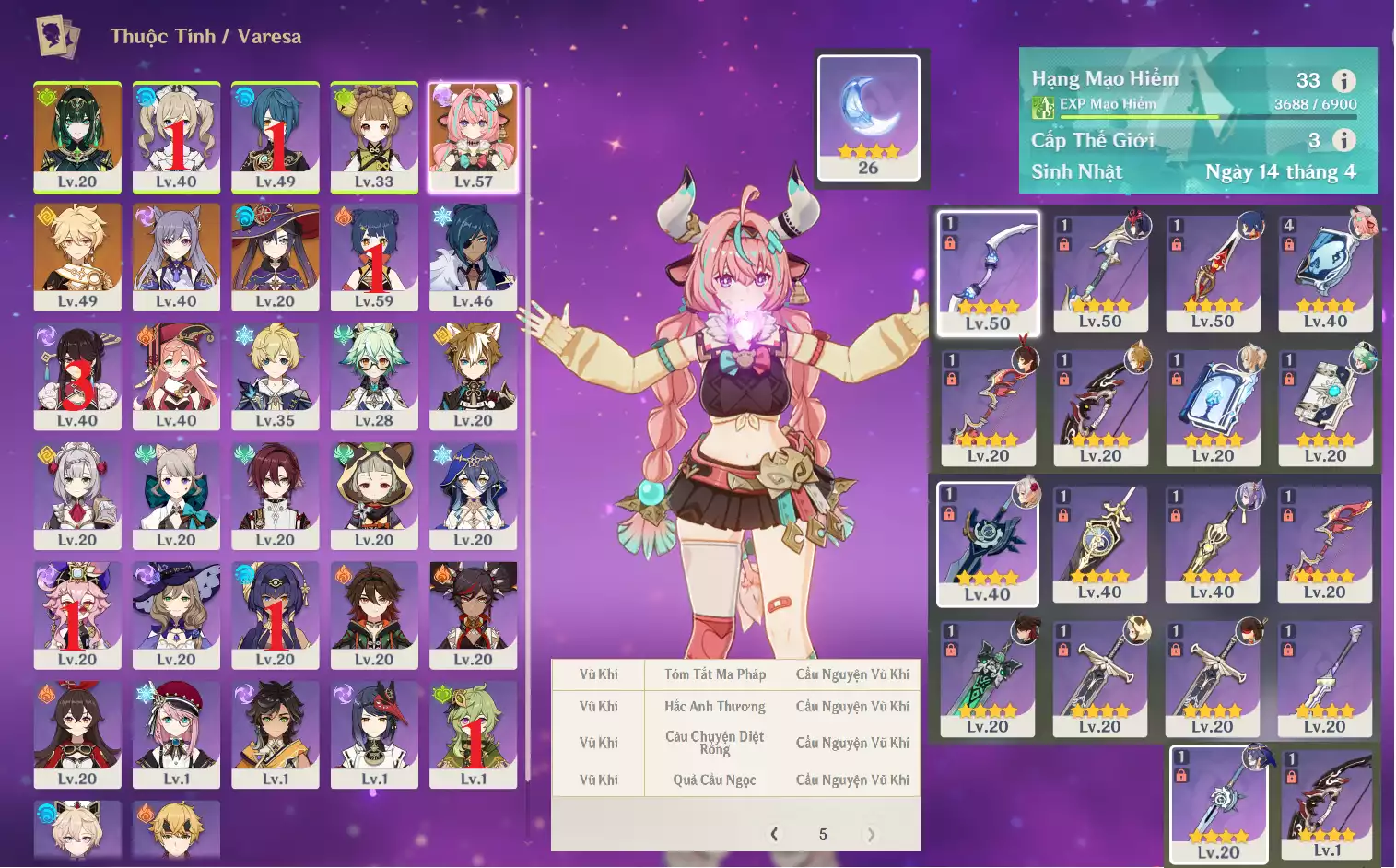Select the highlighted Lv.50 bow weapon slot

[988, 274]
